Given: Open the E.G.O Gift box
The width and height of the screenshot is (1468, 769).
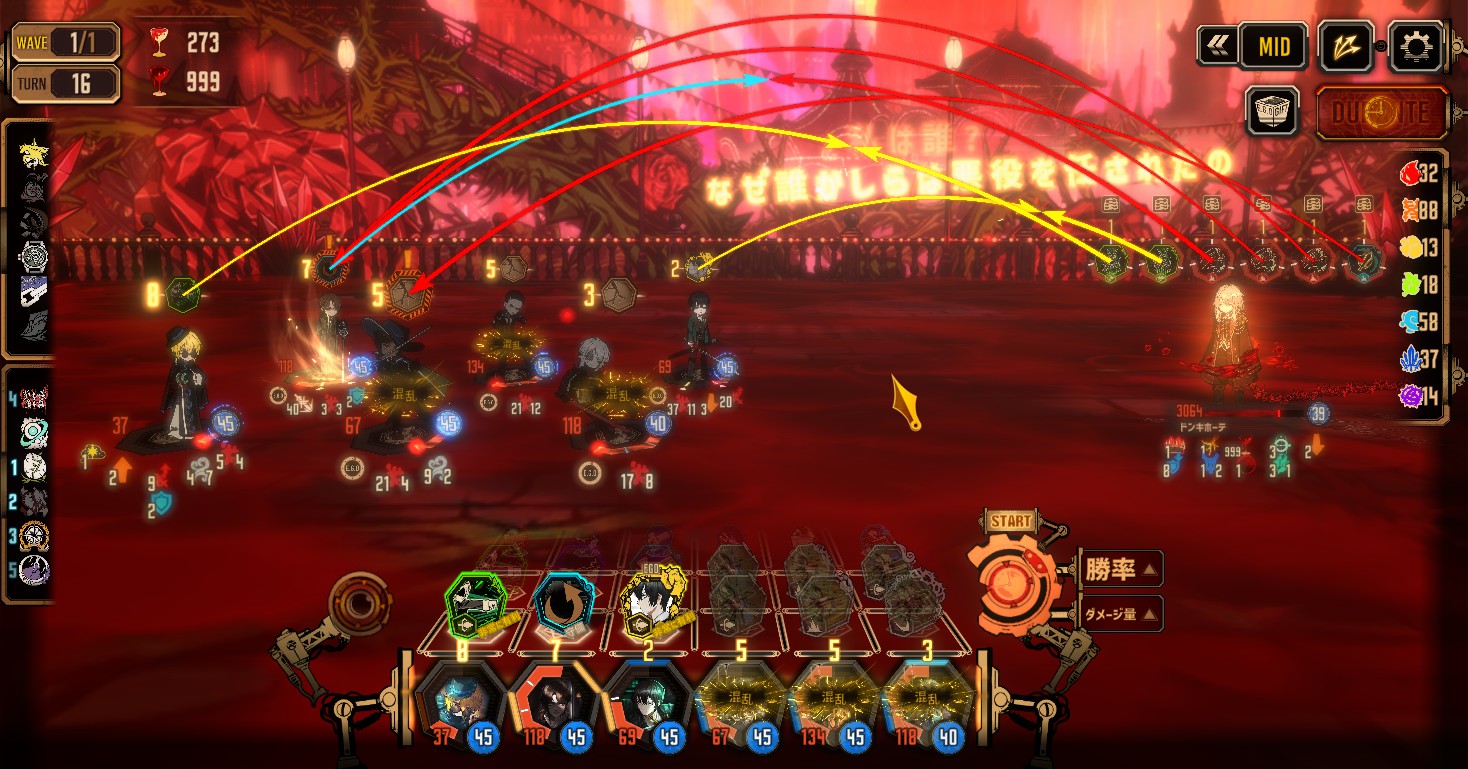Looking at the screenshot, I should (x=1271, y=110).
